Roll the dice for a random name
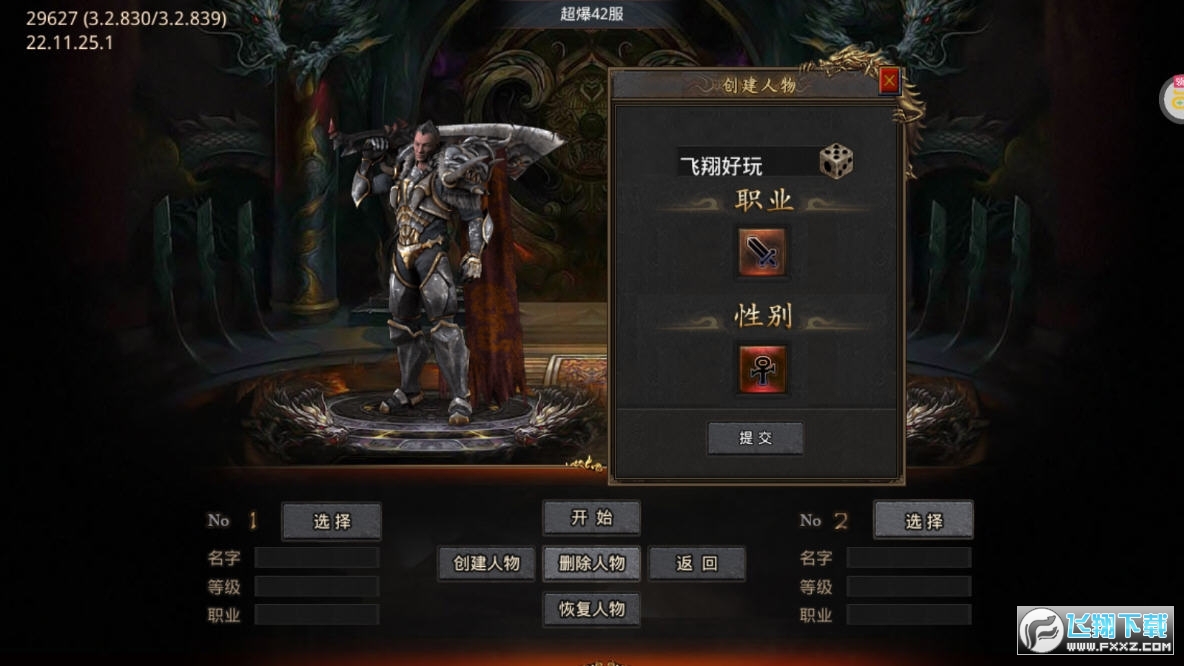Image resolution: width=1184 pixels, height=666 pixels. pyautogui.click(x=836, y=162)
